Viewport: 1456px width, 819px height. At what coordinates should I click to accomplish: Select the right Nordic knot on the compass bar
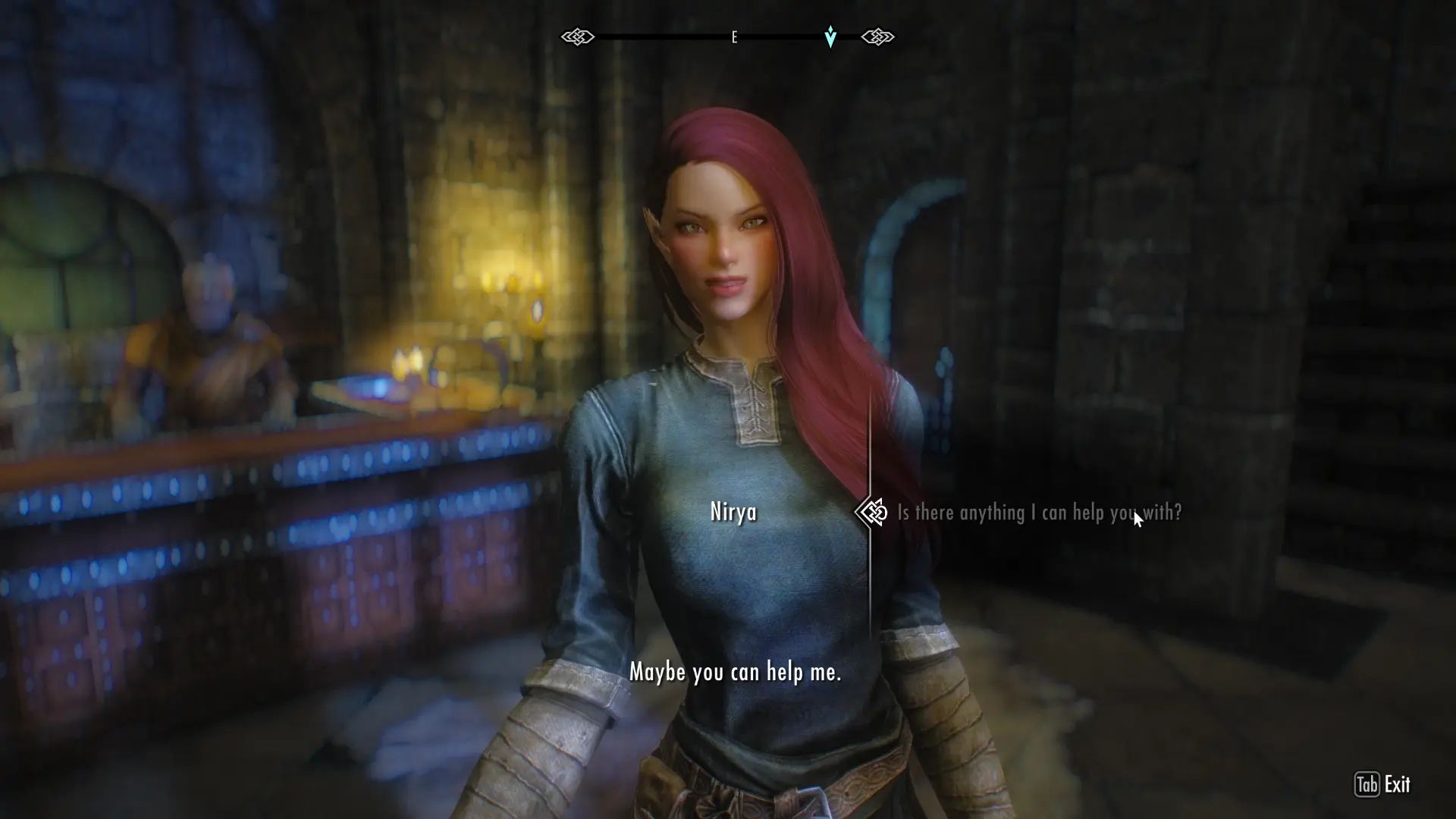pos(878,36)
